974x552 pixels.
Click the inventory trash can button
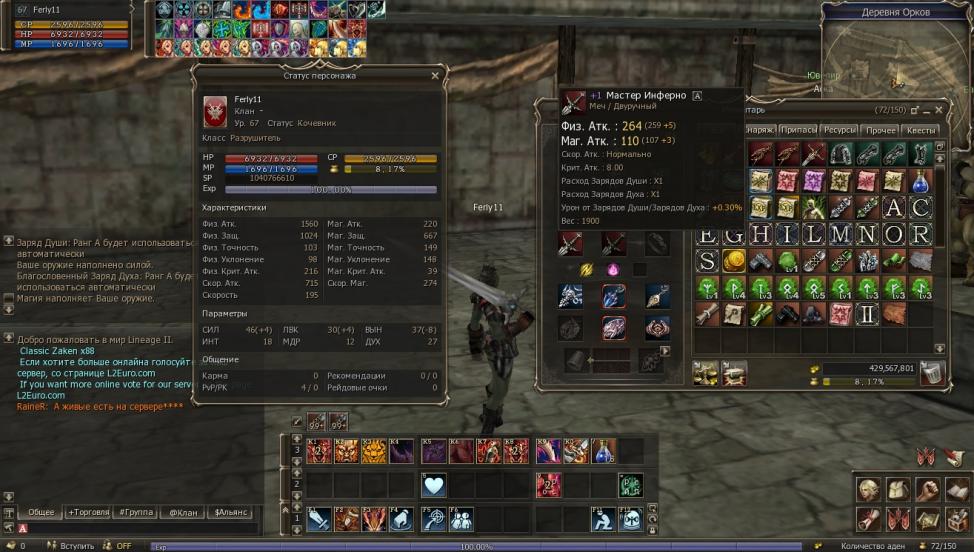pyautogui.click(x=932, y=373)
